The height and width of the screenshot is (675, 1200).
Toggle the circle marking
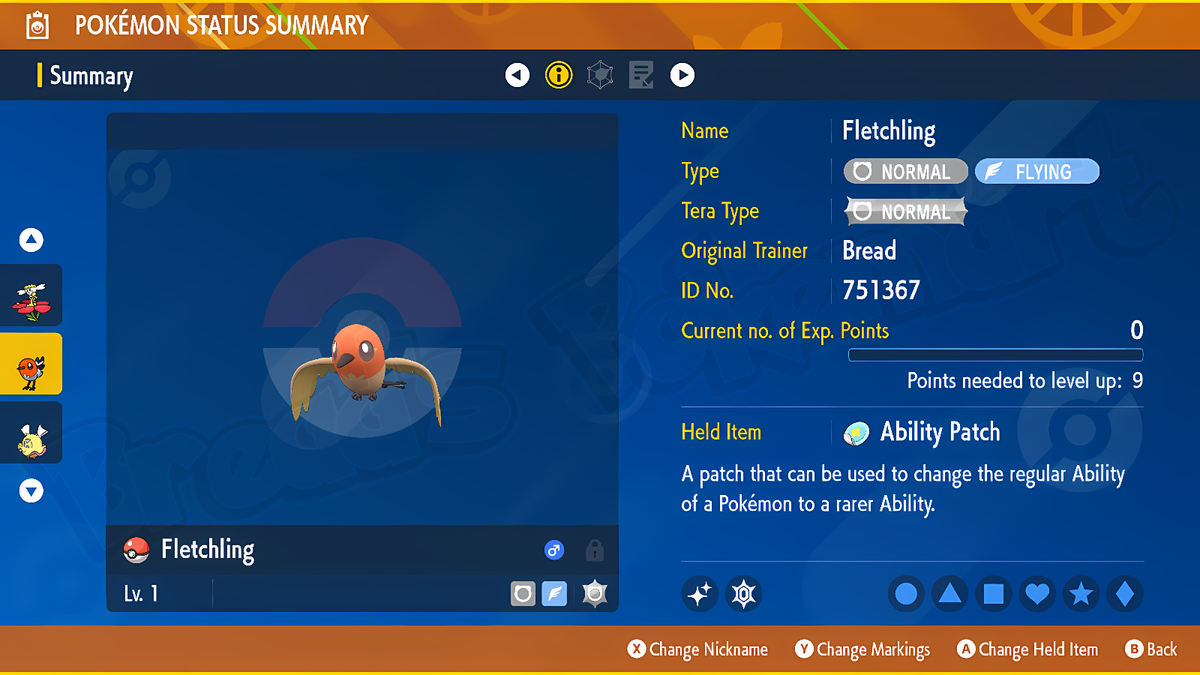click(906, 594)
